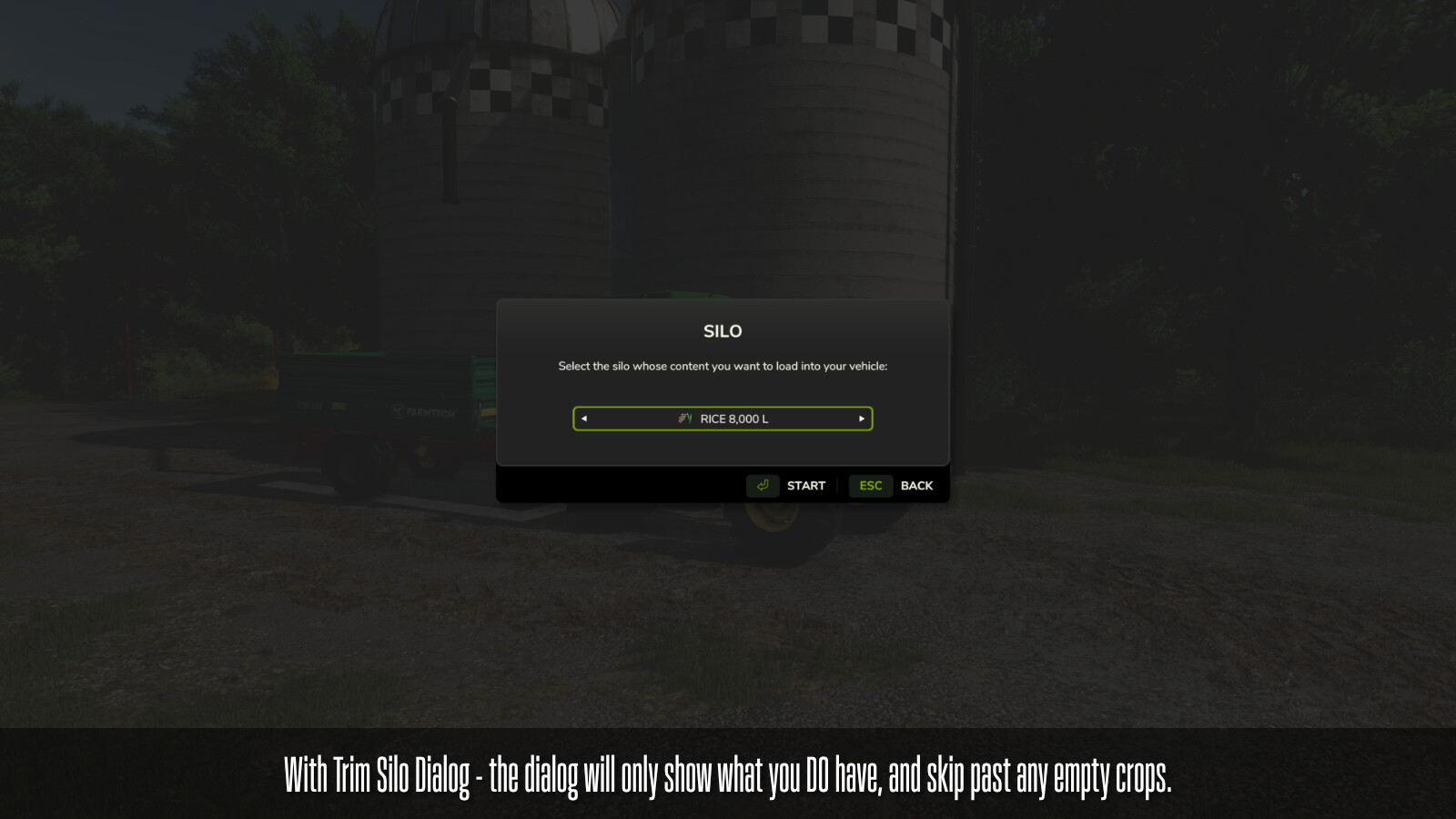Click BACK to close the silo dialog
Image resolution: width=1456 pixels, height=819 pixels.
click(x=916, y=485)
